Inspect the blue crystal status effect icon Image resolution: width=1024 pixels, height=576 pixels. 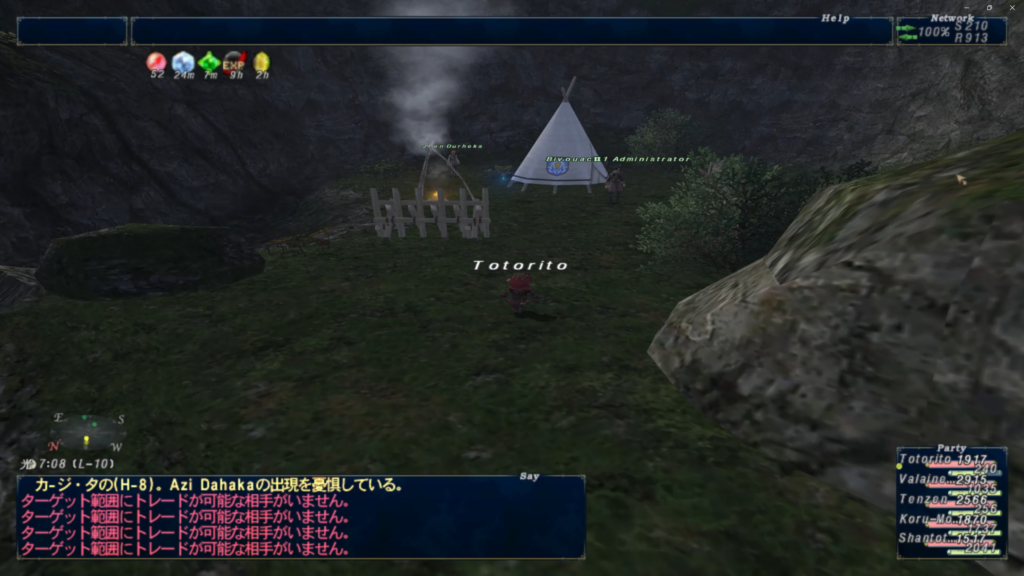coord(182,63)
